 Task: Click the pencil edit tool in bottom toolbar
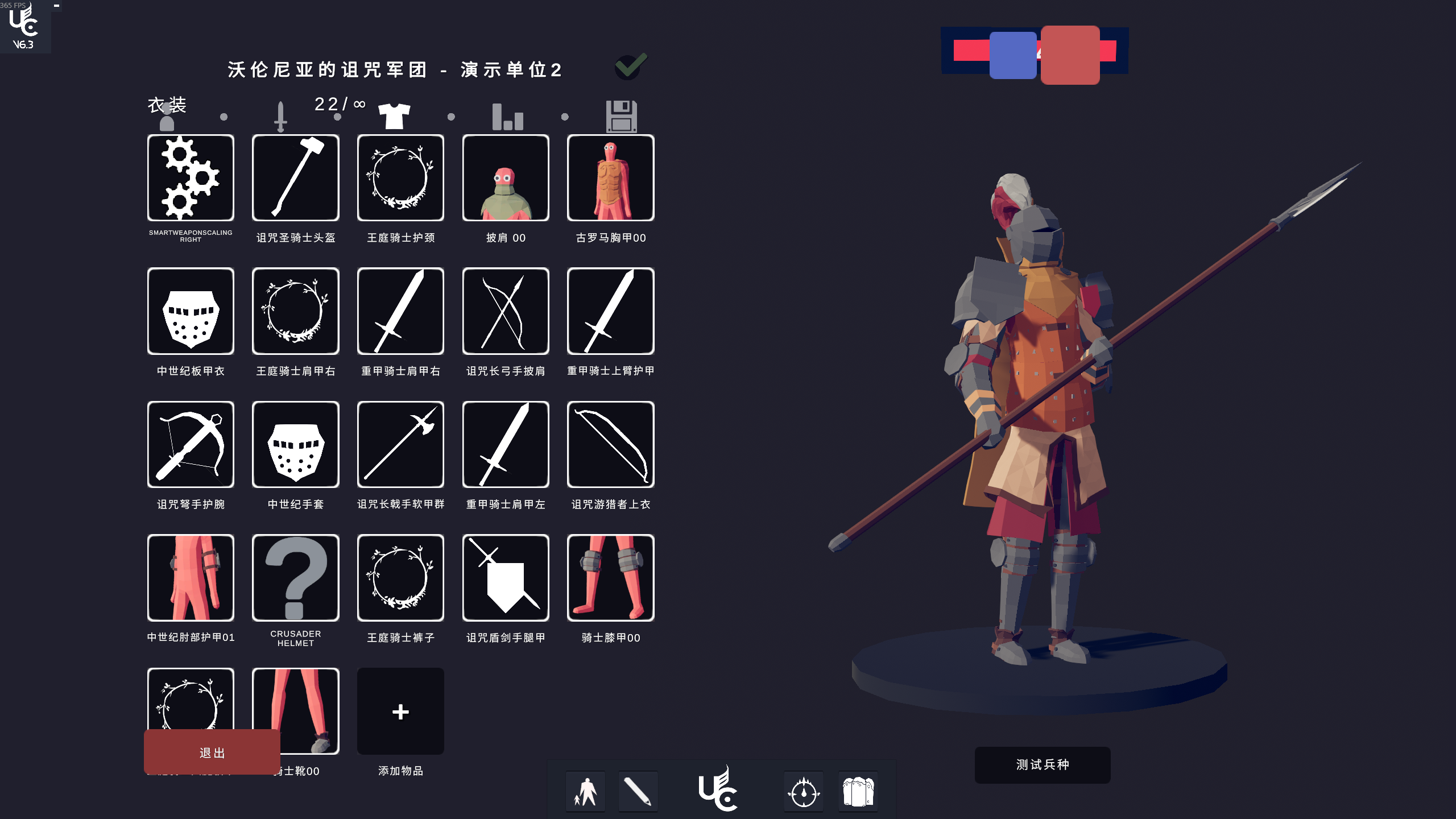638,791
